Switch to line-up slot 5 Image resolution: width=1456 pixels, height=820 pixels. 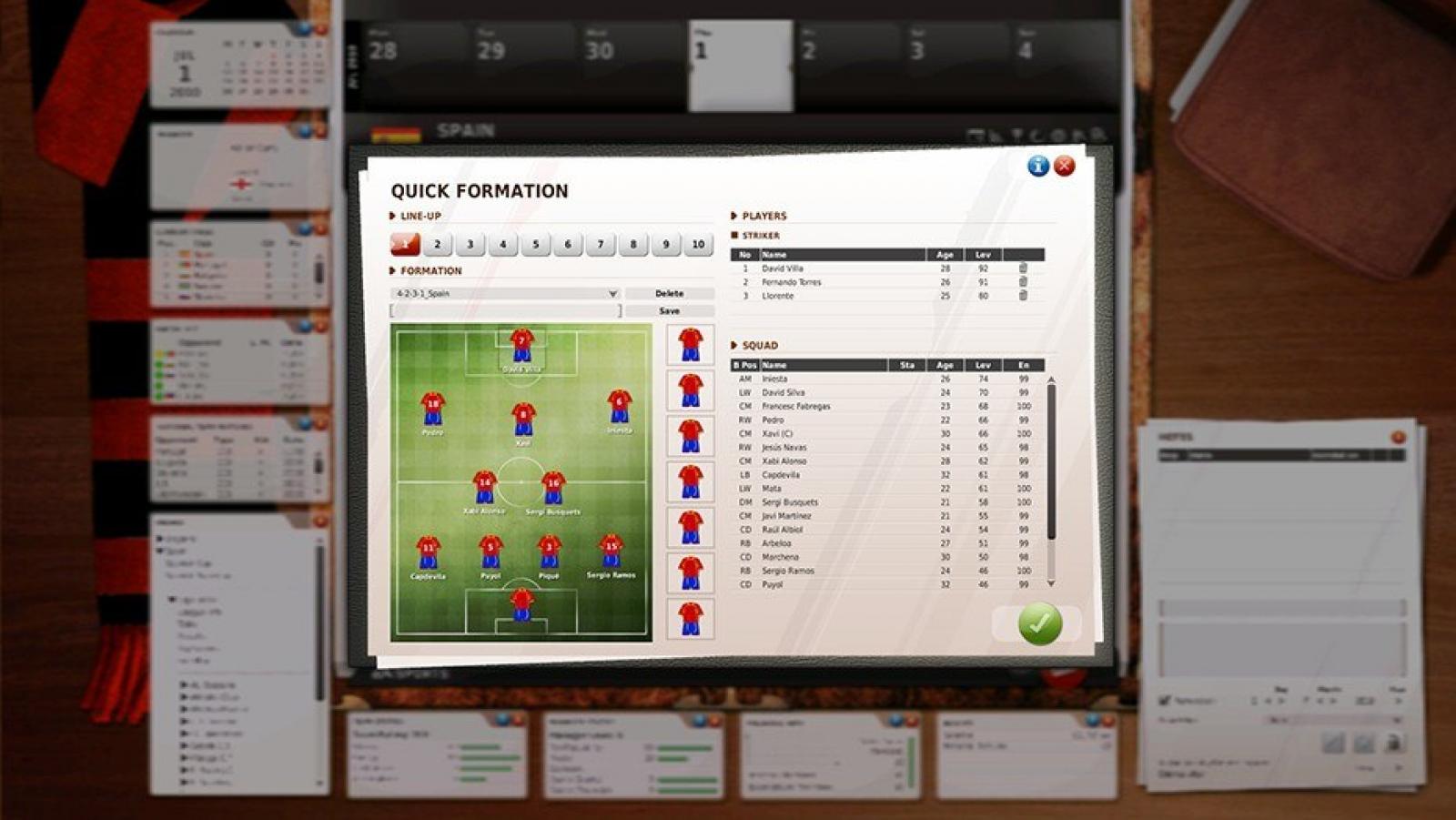(x=535, y=244)
